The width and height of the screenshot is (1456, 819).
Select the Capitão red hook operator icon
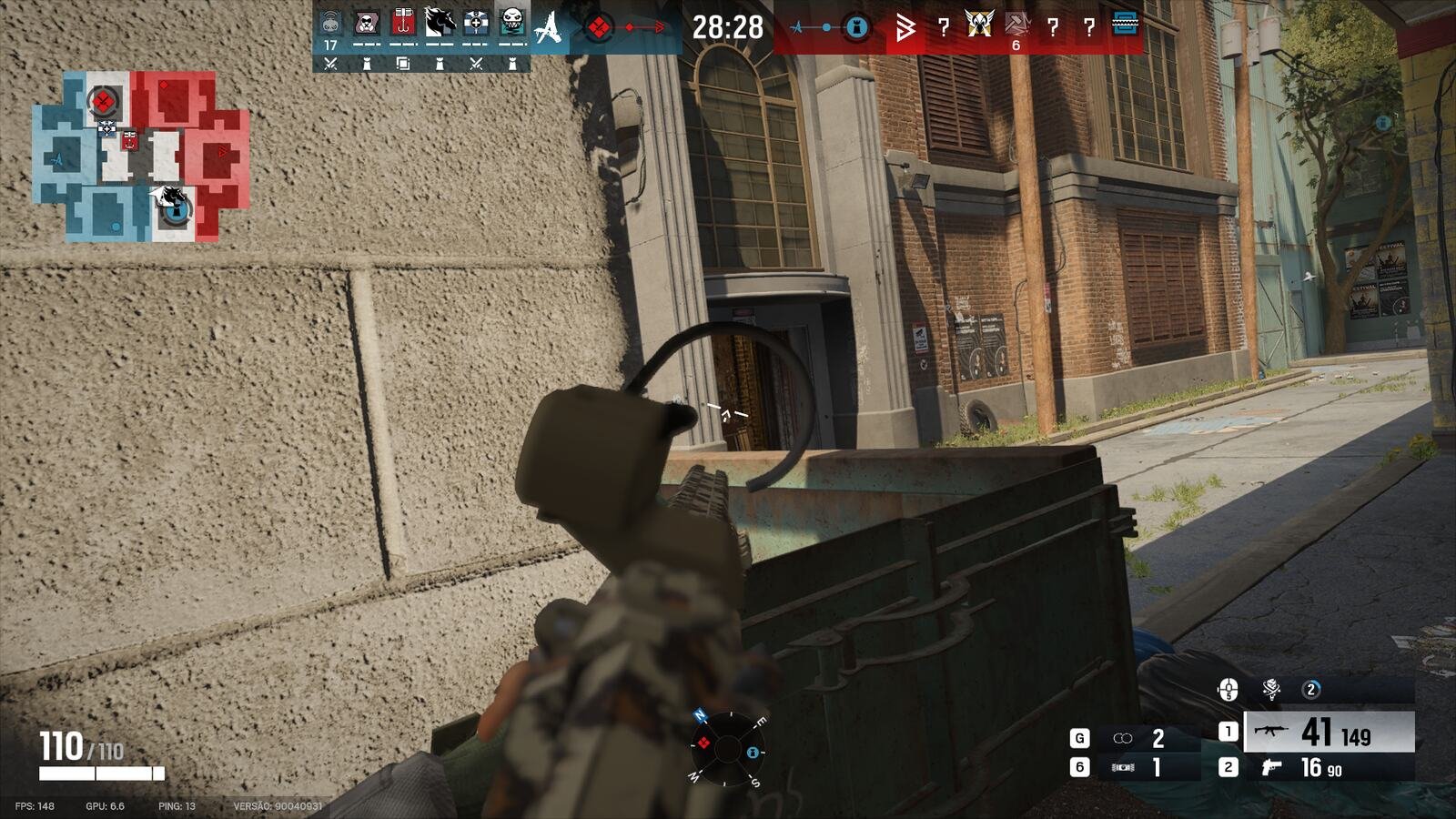coord(403,23)
